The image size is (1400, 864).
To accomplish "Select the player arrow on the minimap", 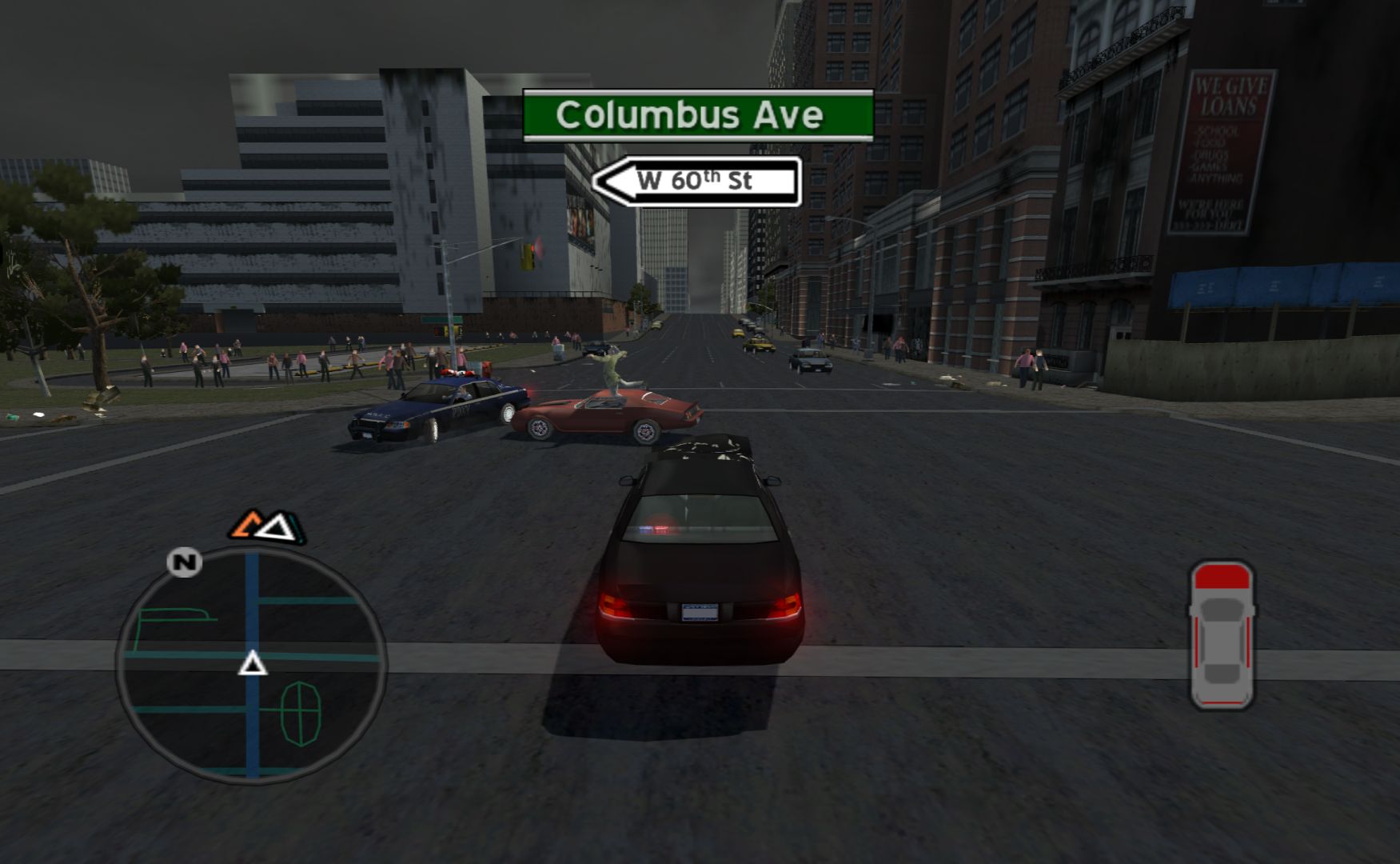I will pyautogui.click(x=253, y=663).
